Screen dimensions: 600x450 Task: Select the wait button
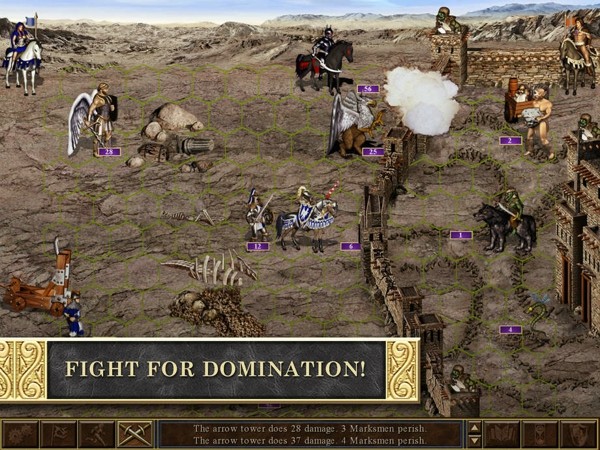[x=541, y=434]
